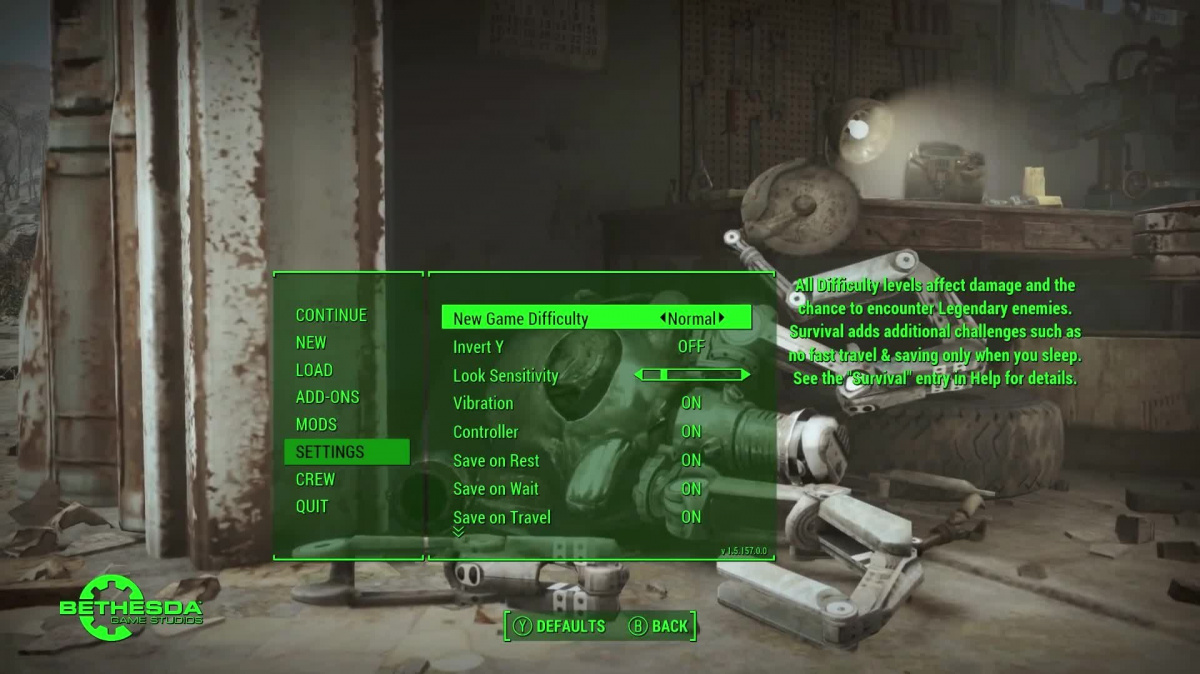Toggle the Vibration setting

tap(691, 403)
